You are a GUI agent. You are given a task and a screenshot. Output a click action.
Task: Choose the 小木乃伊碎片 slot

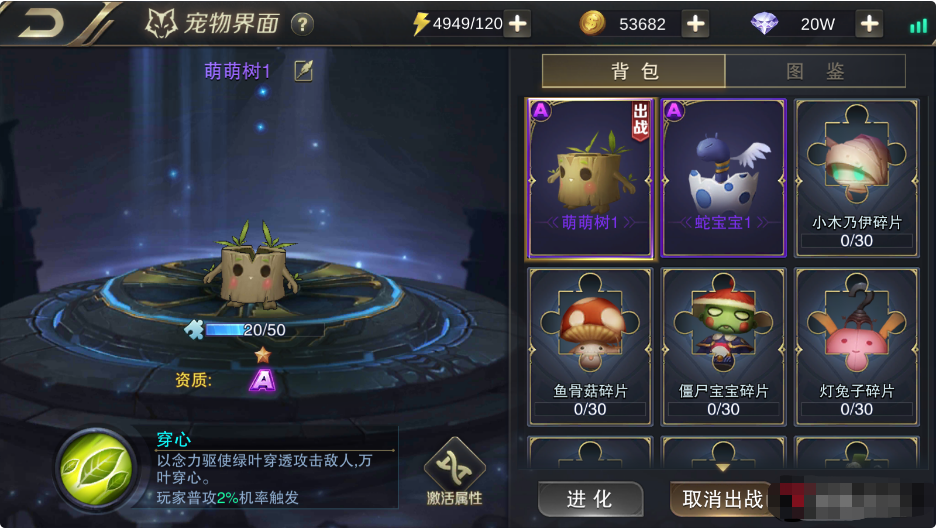(856, 178)
